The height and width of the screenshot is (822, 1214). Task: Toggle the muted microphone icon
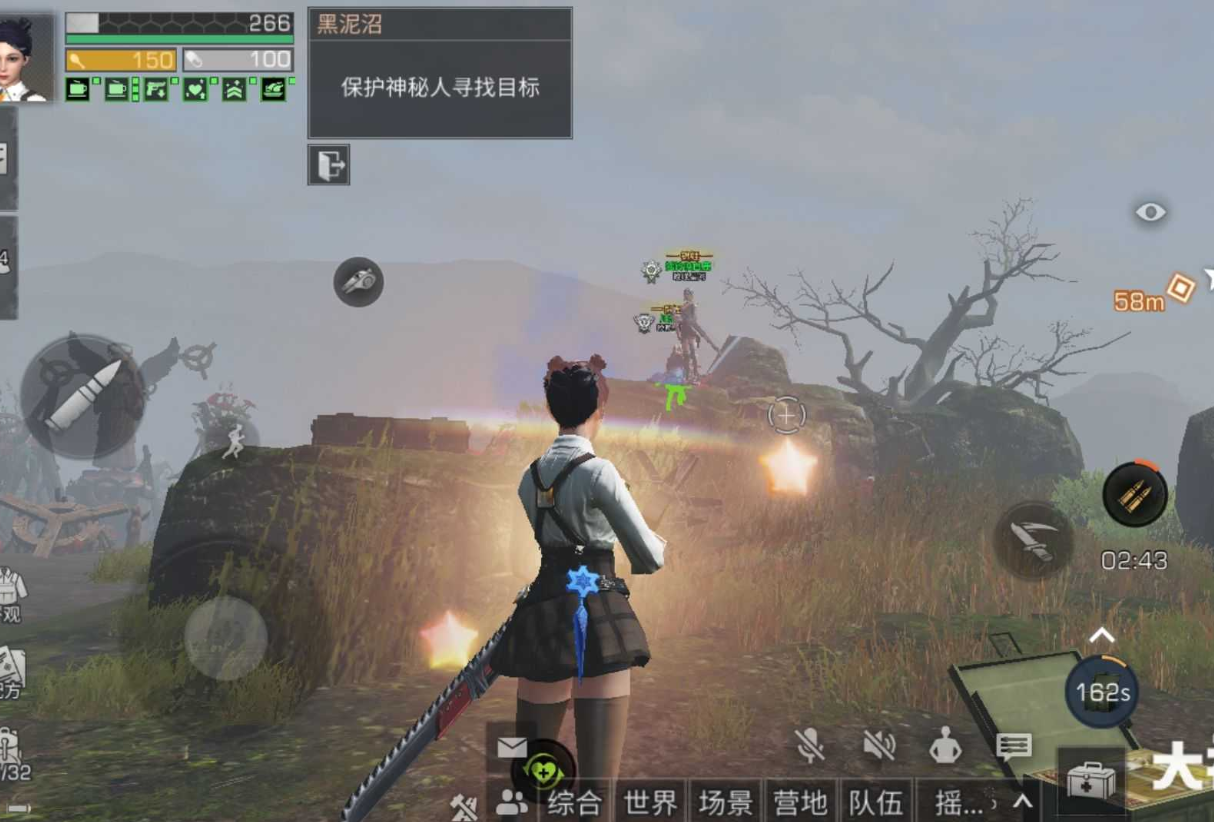[x=810, y=744]
